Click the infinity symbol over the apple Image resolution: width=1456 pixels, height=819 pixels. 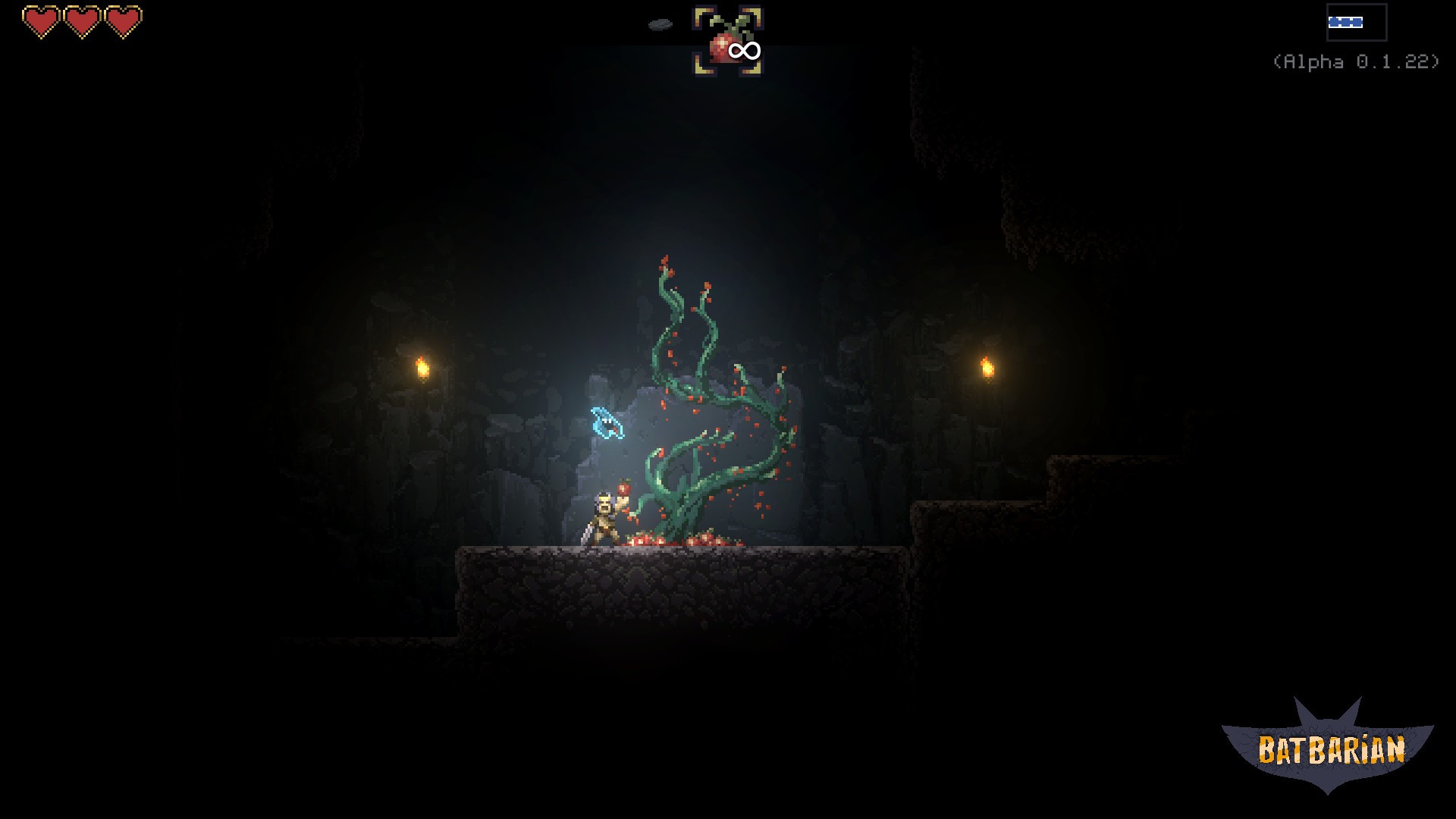coord(742,50)
